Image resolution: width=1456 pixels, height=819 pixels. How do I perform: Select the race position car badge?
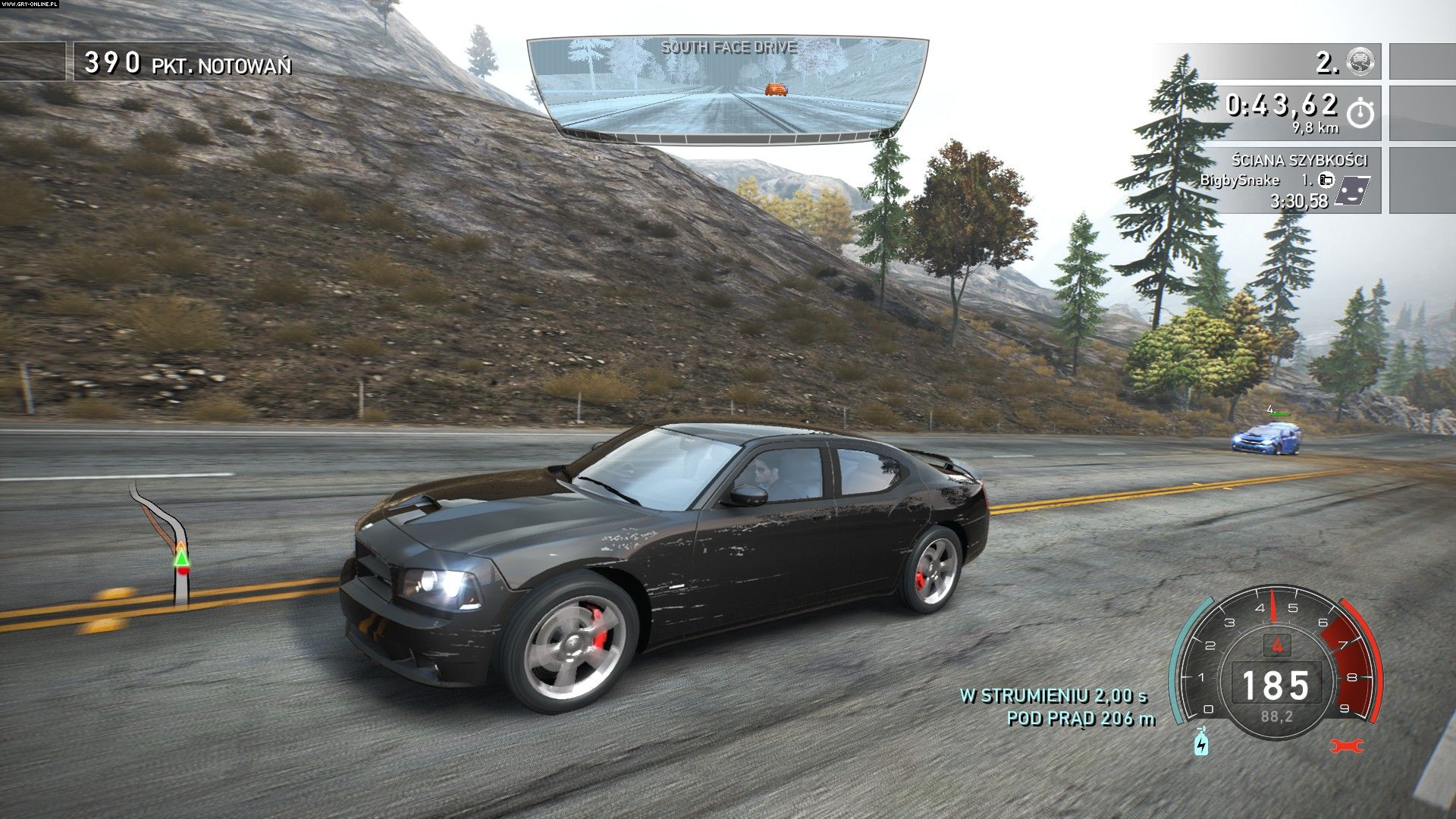point(1361,61)
